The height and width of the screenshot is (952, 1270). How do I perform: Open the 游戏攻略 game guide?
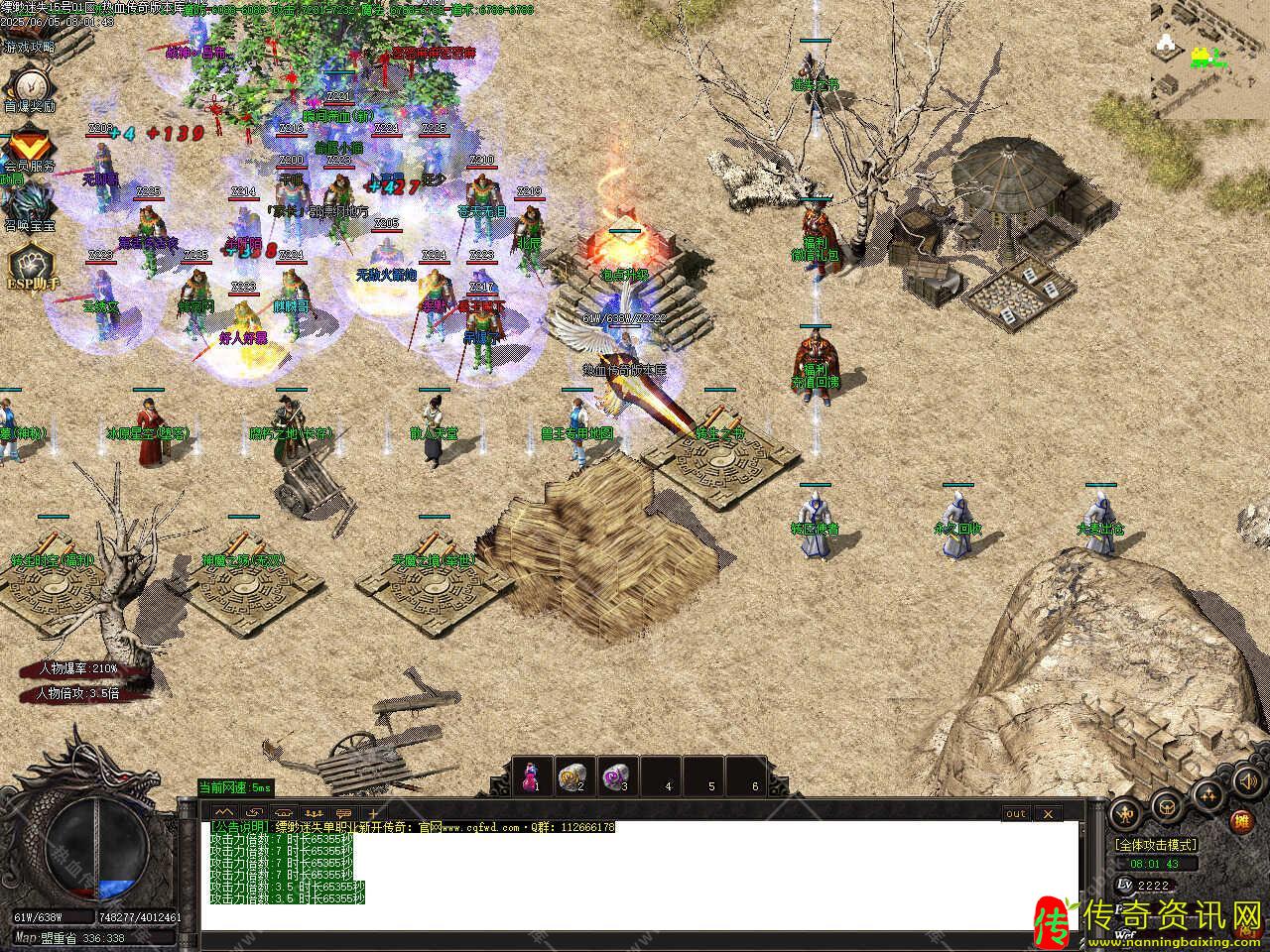click(30, 47)
